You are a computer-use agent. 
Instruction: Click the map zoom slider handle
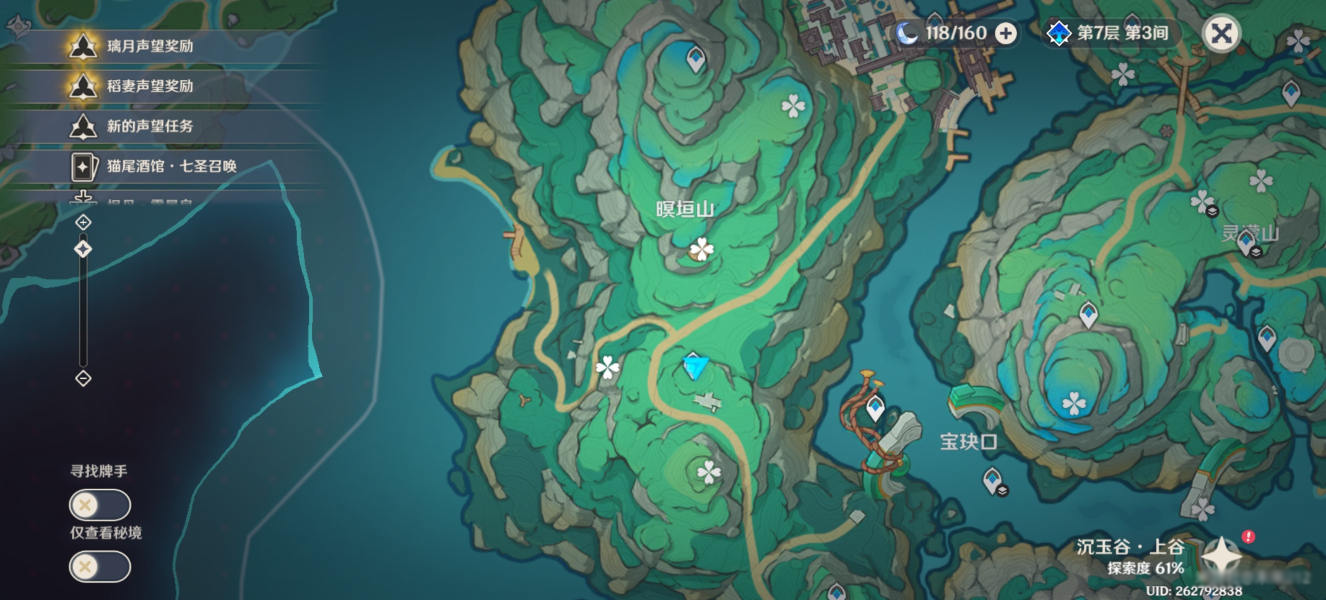[x=83, y=249]
